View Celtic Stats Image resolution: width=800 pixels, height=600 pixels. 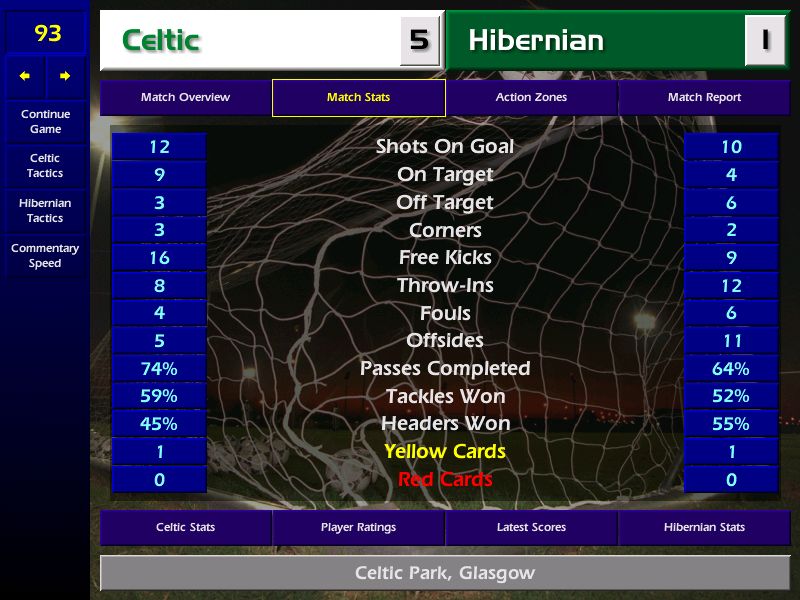[185, 527]
